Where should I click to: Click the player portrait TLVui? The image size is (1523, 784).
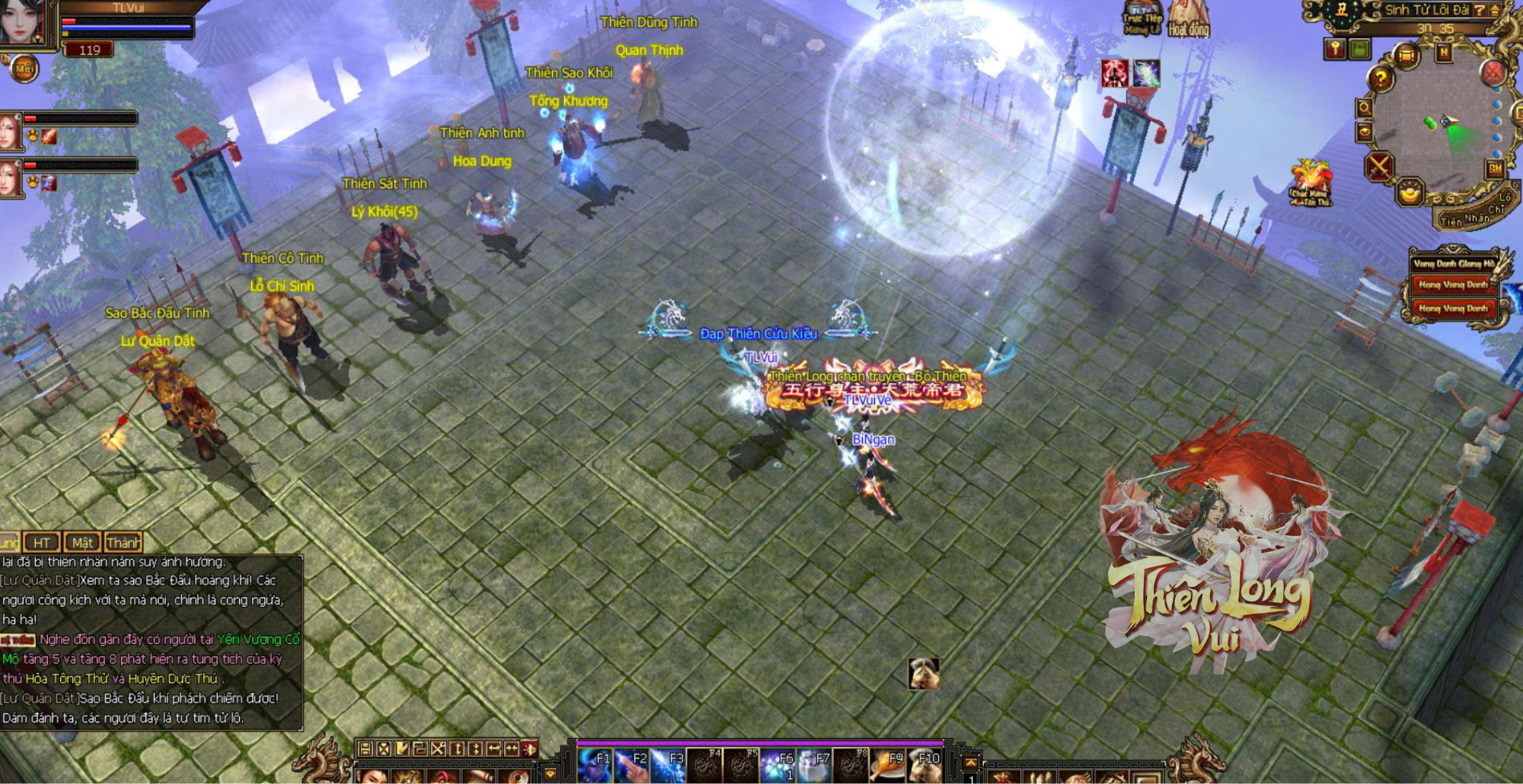point(23,23)
